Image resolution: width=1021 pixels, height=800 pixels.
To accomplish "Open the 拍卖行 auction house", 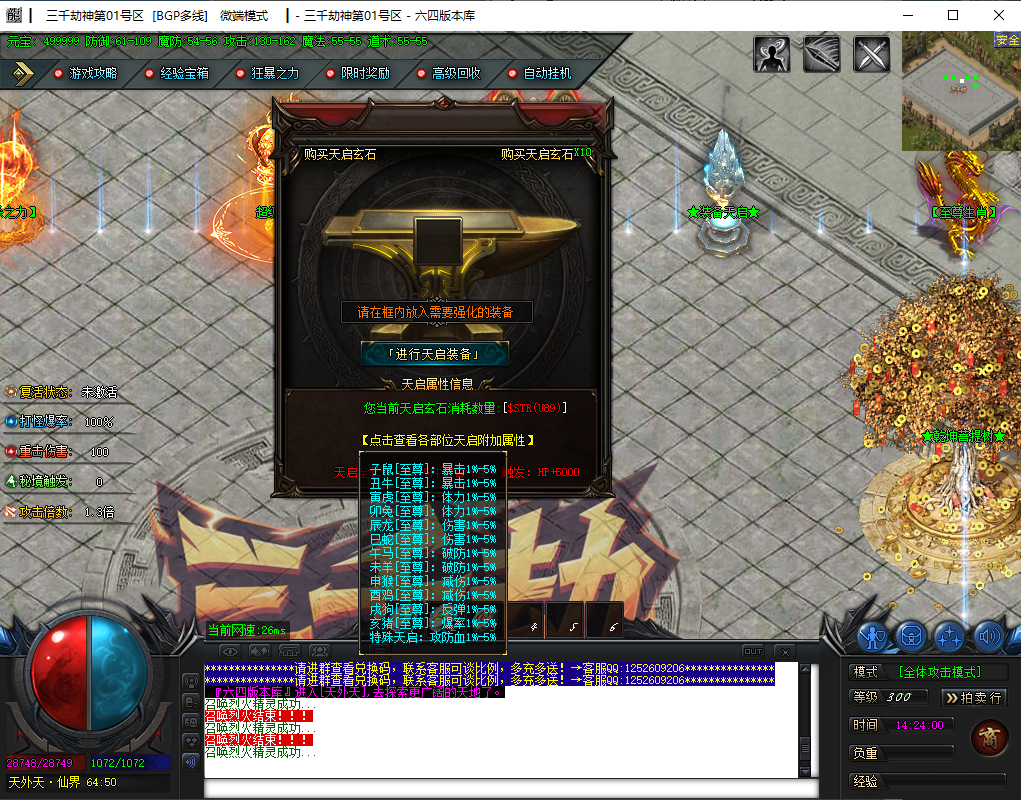I will coord(973,697).
